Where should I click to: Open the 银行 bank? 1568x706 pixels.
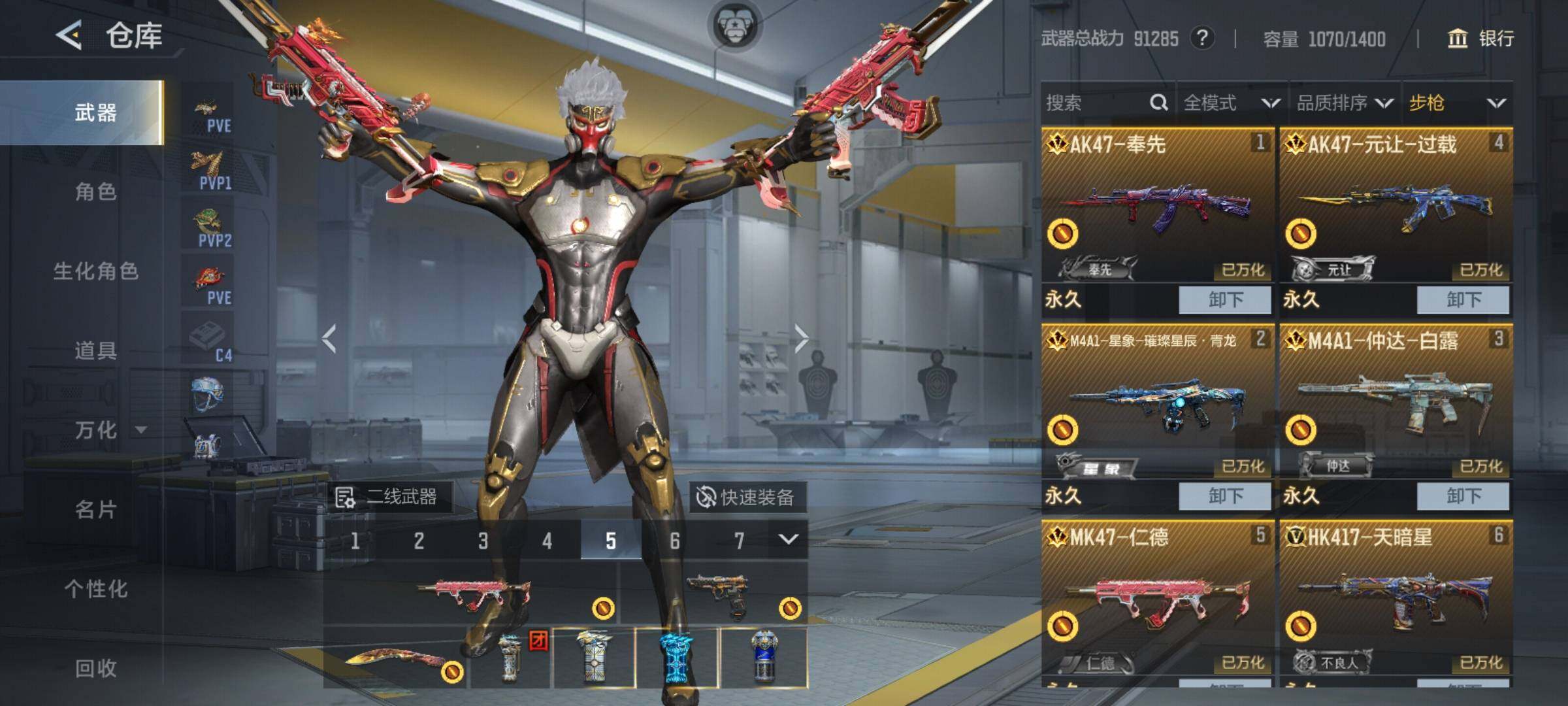point(1482,39)
